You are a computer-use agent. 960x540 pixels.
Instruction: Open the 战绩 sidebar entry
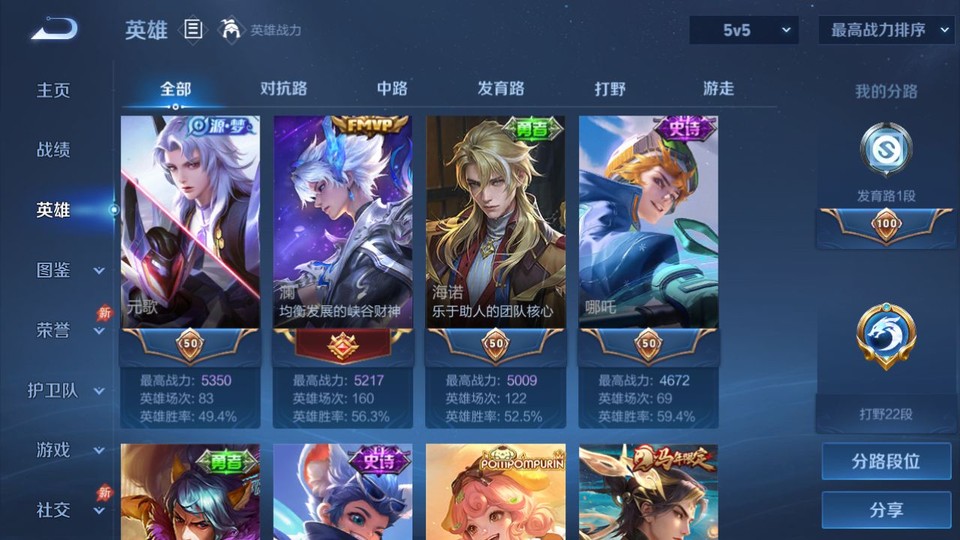tap(54, 150)
